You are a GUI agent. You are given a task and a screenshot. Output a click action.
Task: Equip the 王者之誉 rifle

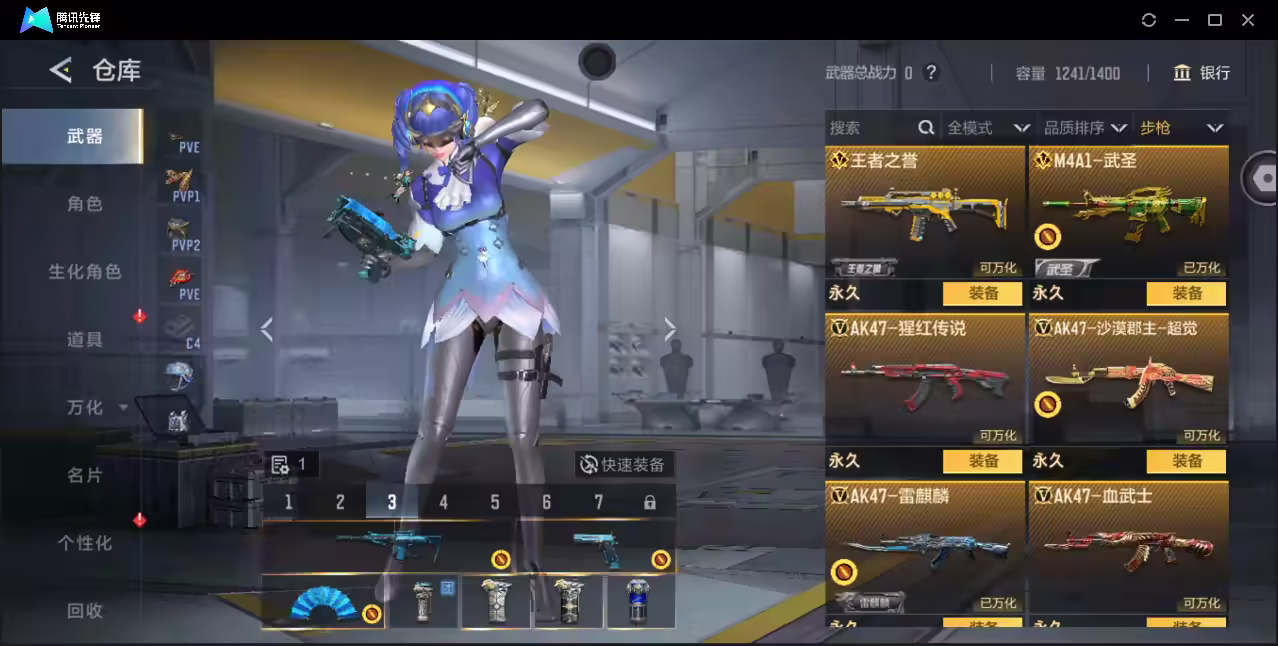pyautogui.click(x=982, y=294)
